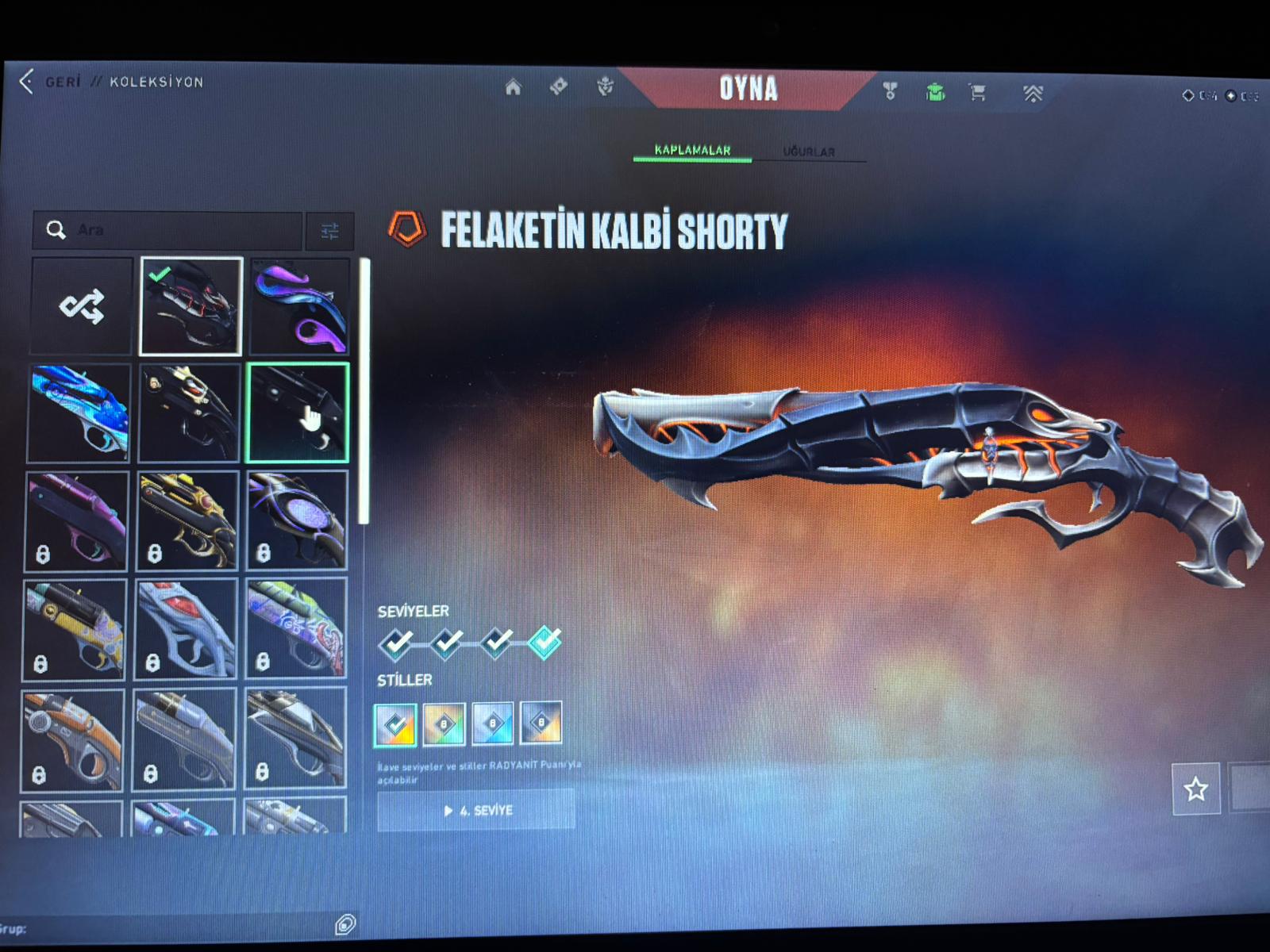The width and height of the screenshot is (1270, 952).
Task: Select the purple swirl Shorty skin
Action: click(299, 306)
